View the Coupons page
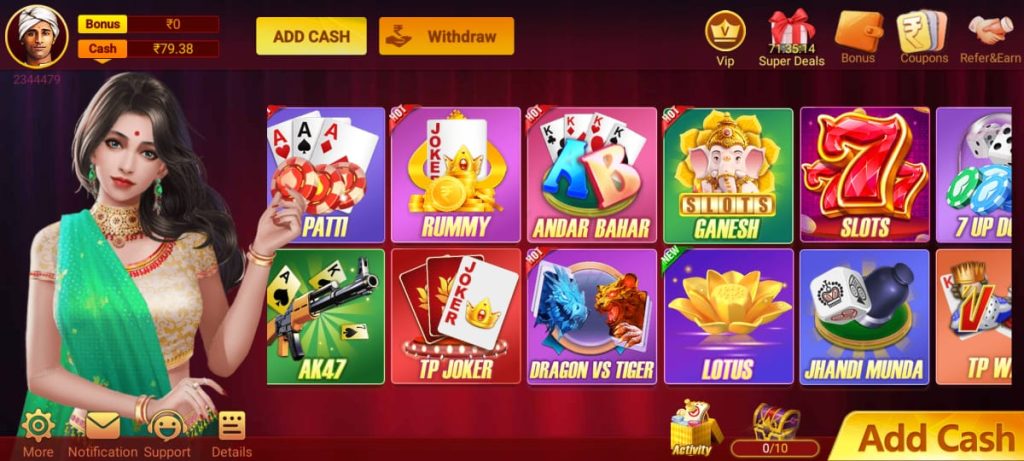1024x461 pixels. coord(923,35)
